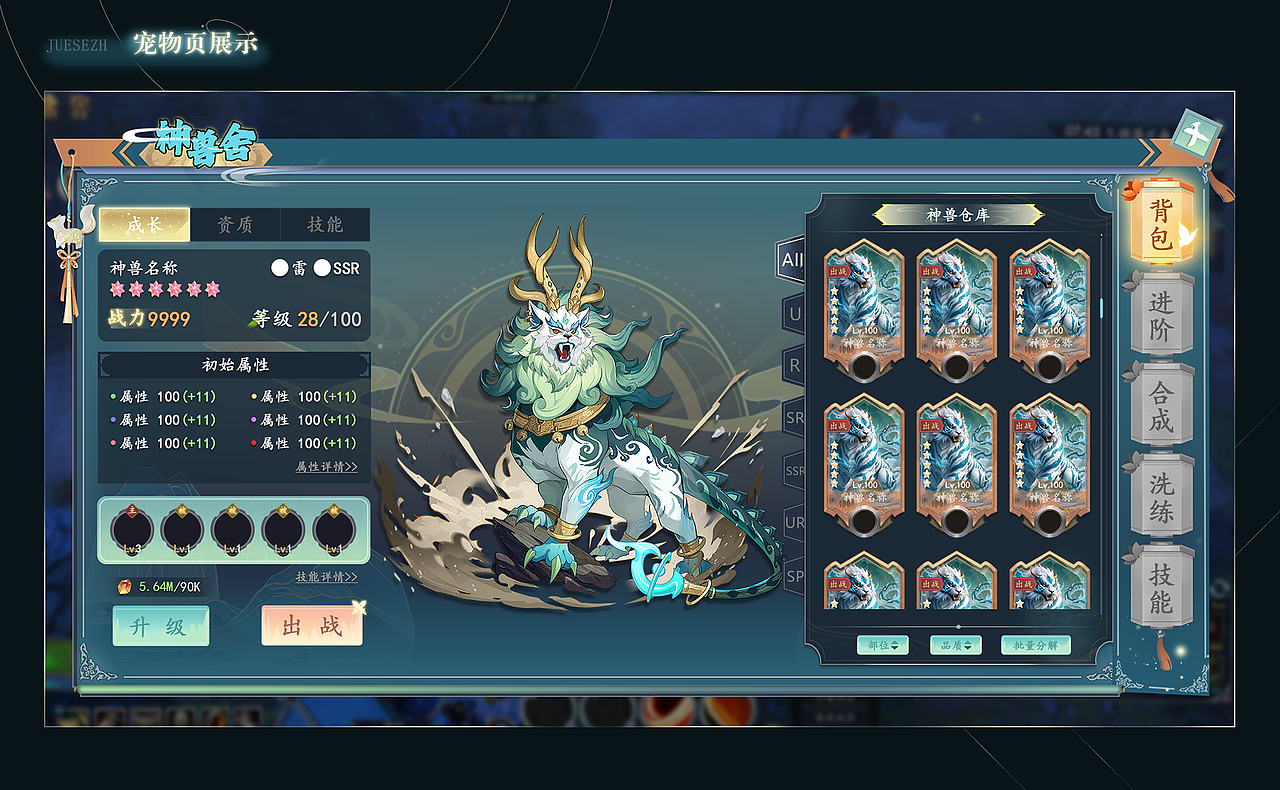Send the pet to battle with 出战
This screenshot has height=790, width=1280.
tap(311, 626)
